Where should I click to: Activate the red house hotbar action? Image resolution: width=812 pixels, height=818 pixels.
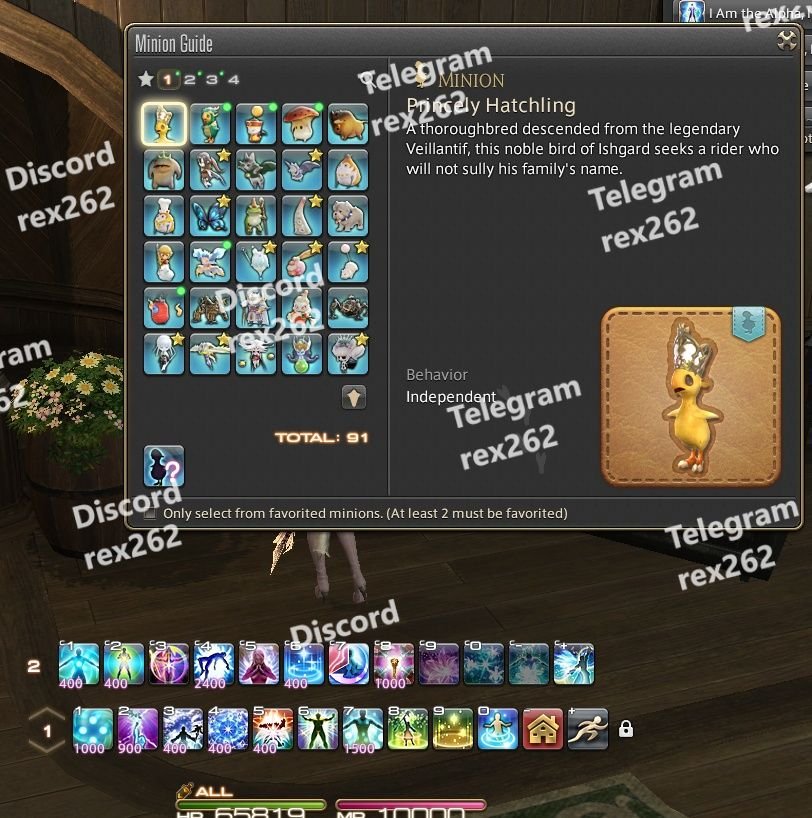(543, 730)
